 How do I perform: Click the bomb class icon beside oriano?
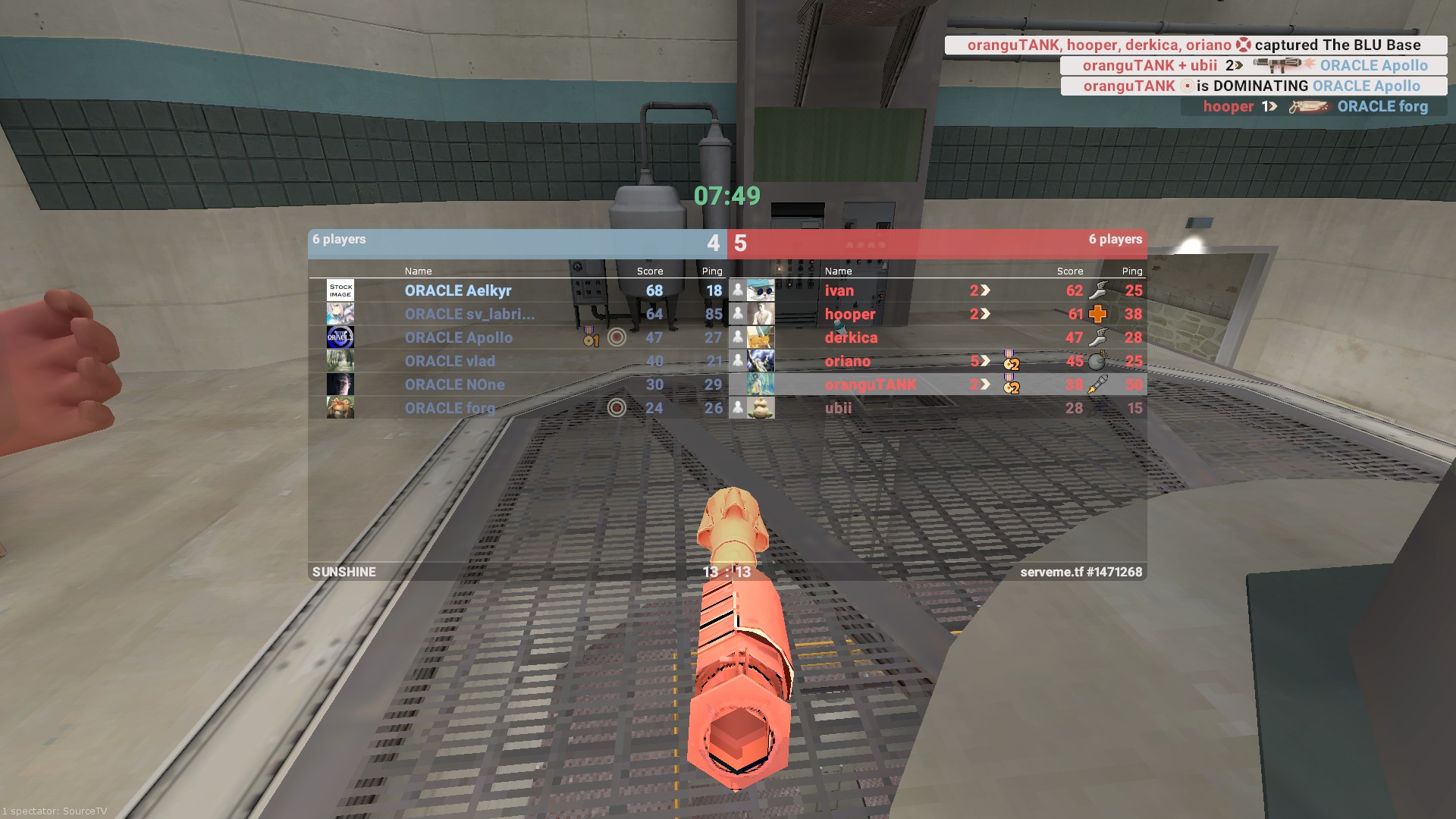tap(1097, 361)
